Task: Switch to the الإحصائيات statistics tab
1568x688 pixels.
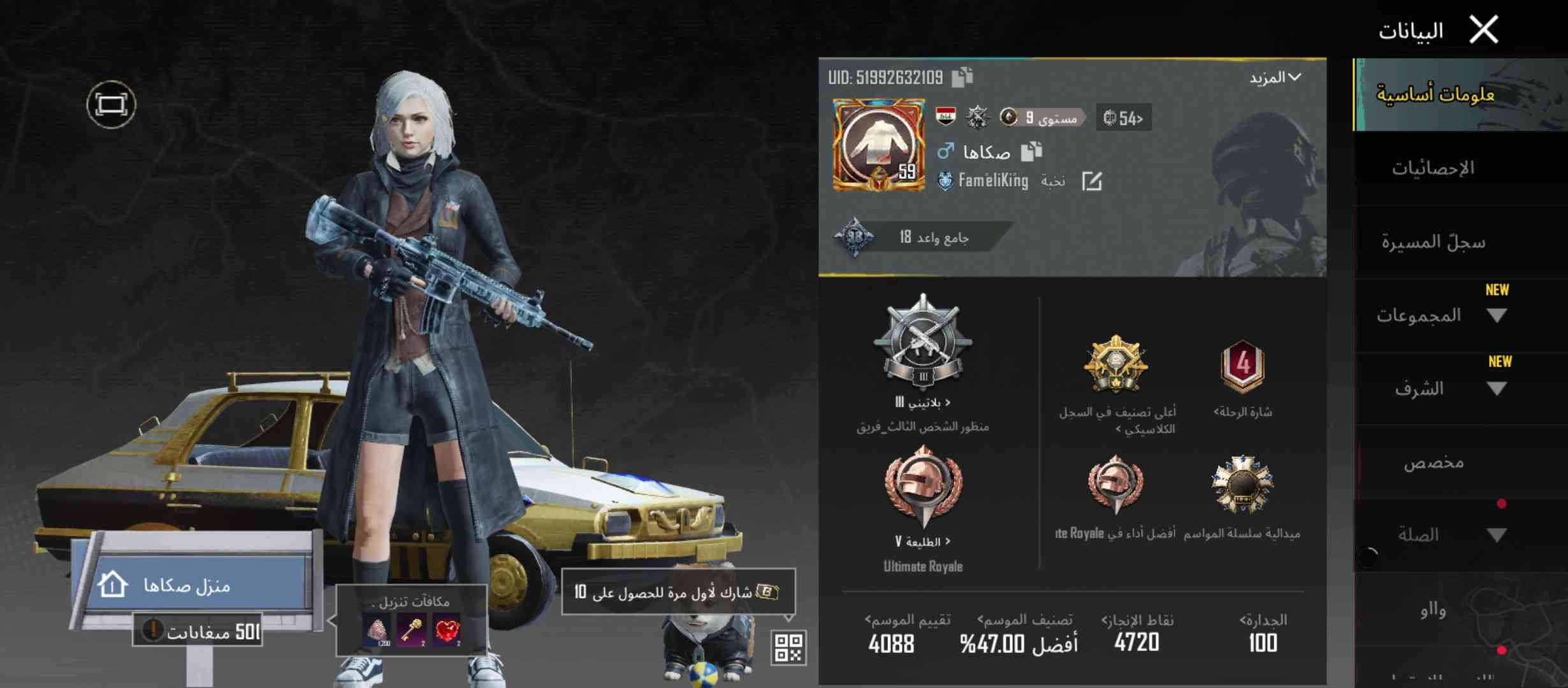Action: (1433, 168)
